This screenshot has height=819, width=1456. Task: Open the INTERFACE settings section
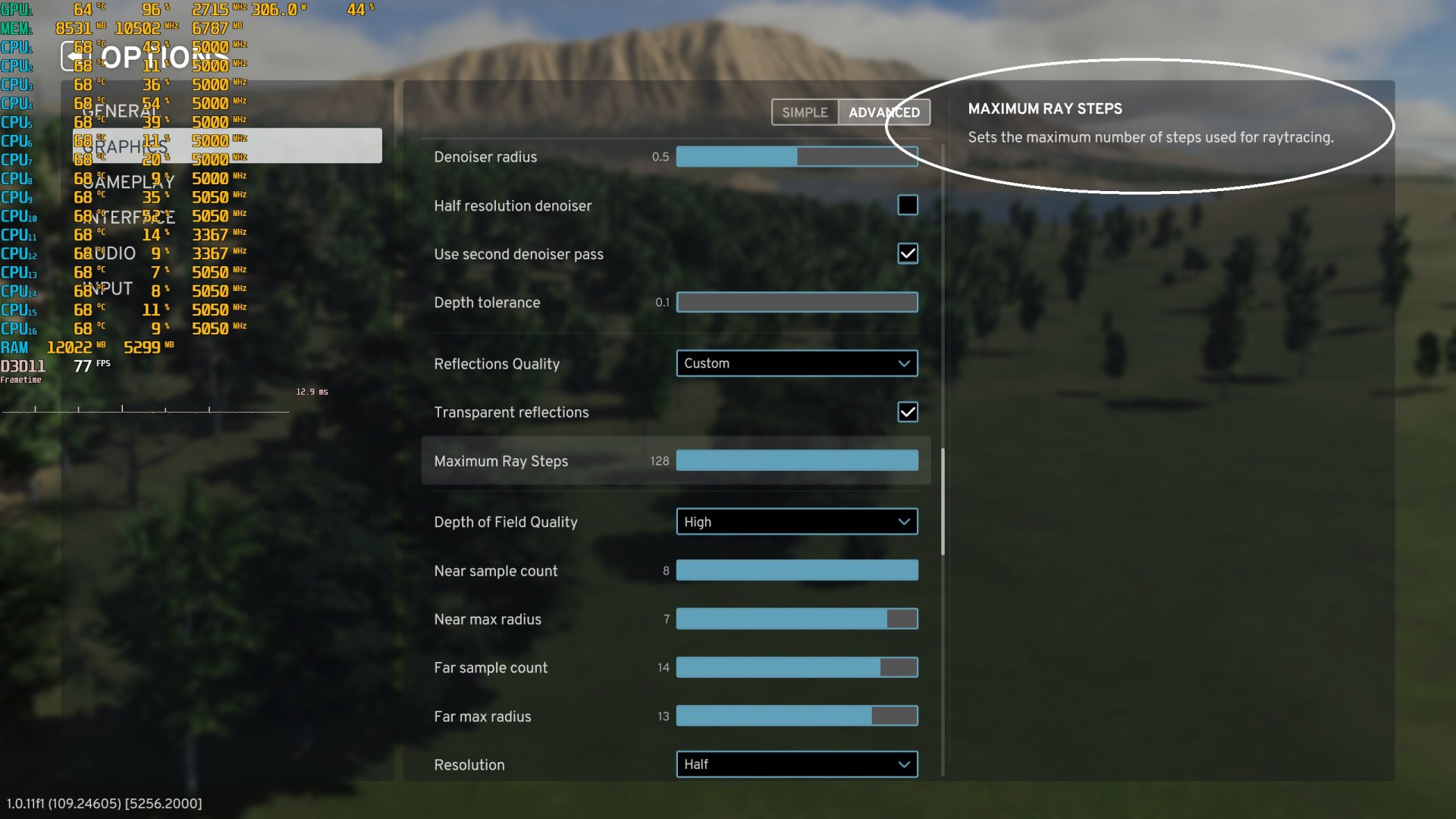(x=130, y=218)
